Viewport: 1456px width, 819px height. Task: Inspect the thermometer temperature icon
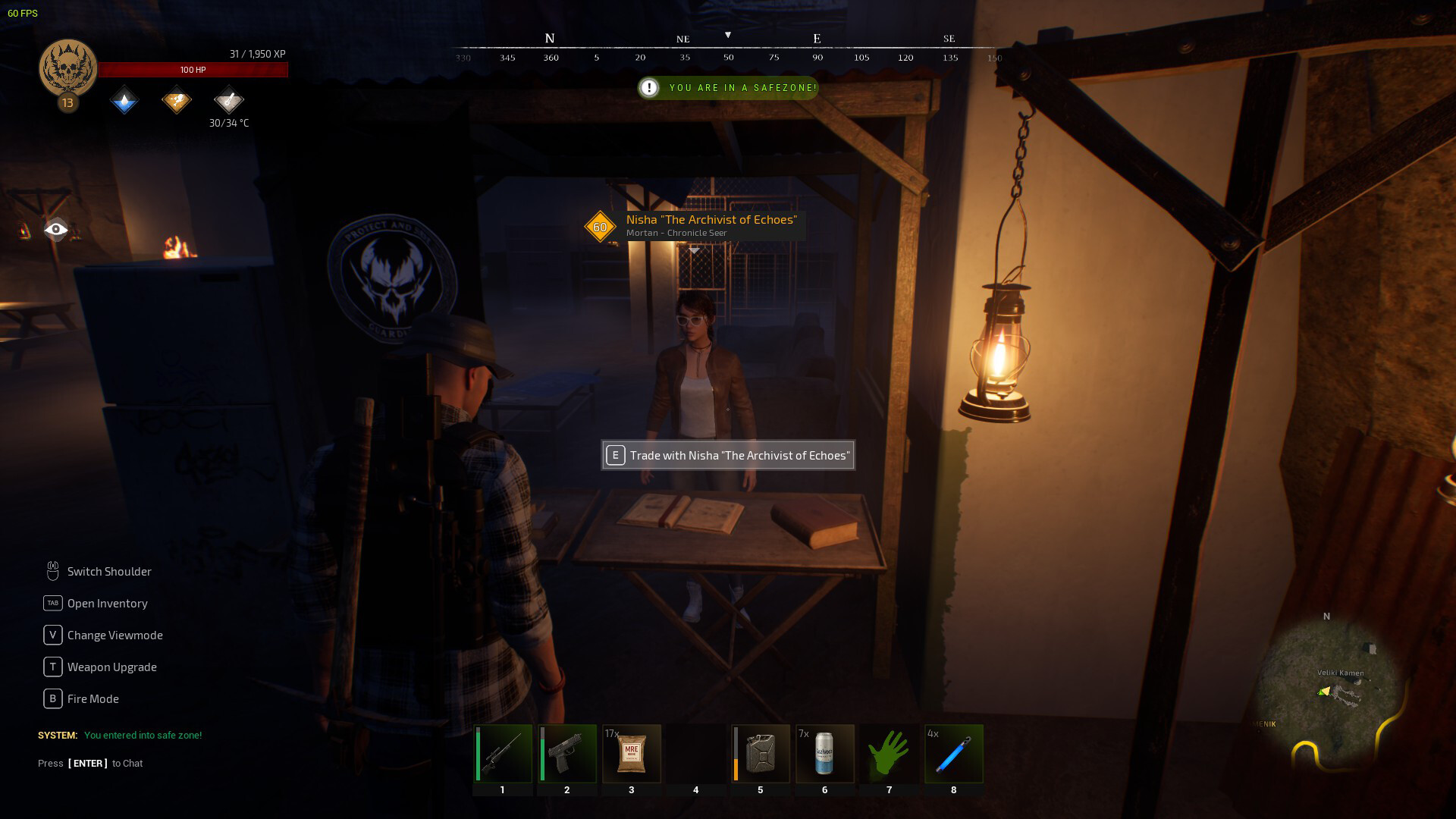tap(228, 101)
